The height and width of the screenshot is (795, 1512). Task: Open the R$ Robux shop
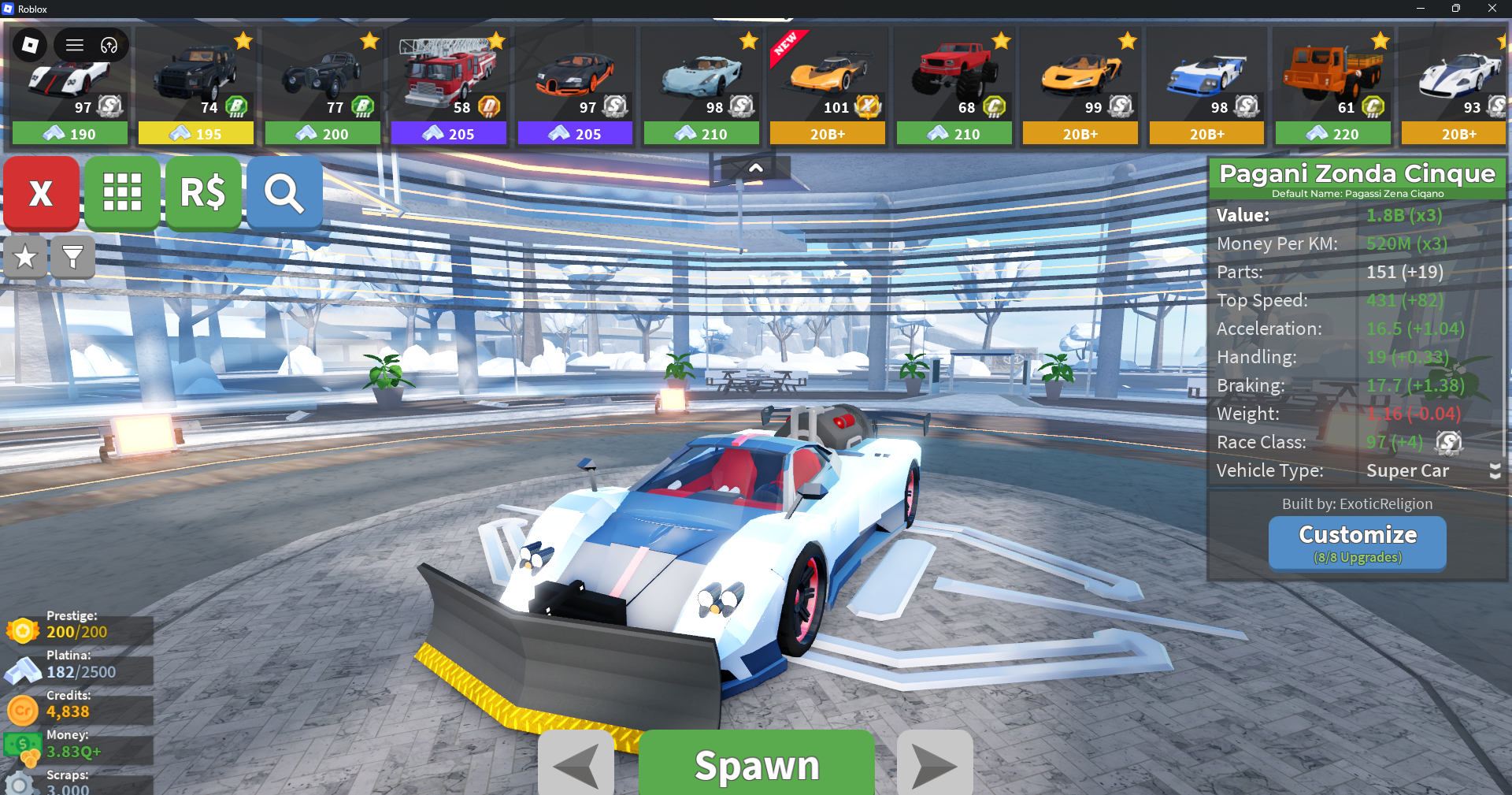[x=203, y=193]
